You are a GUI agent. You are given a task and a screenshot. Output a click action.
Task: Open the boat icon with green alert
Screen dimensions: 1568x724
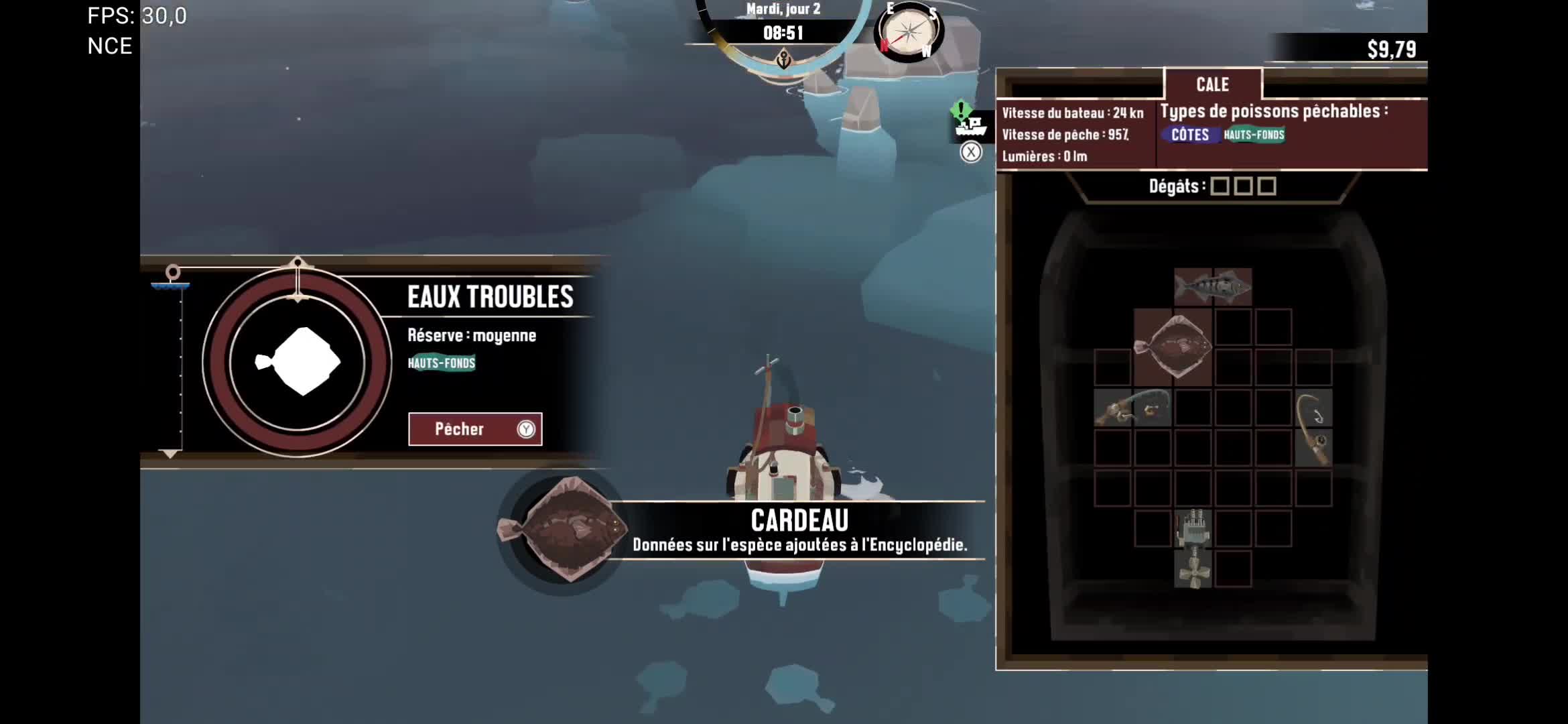pyautogui.click(x=968, y=123)
